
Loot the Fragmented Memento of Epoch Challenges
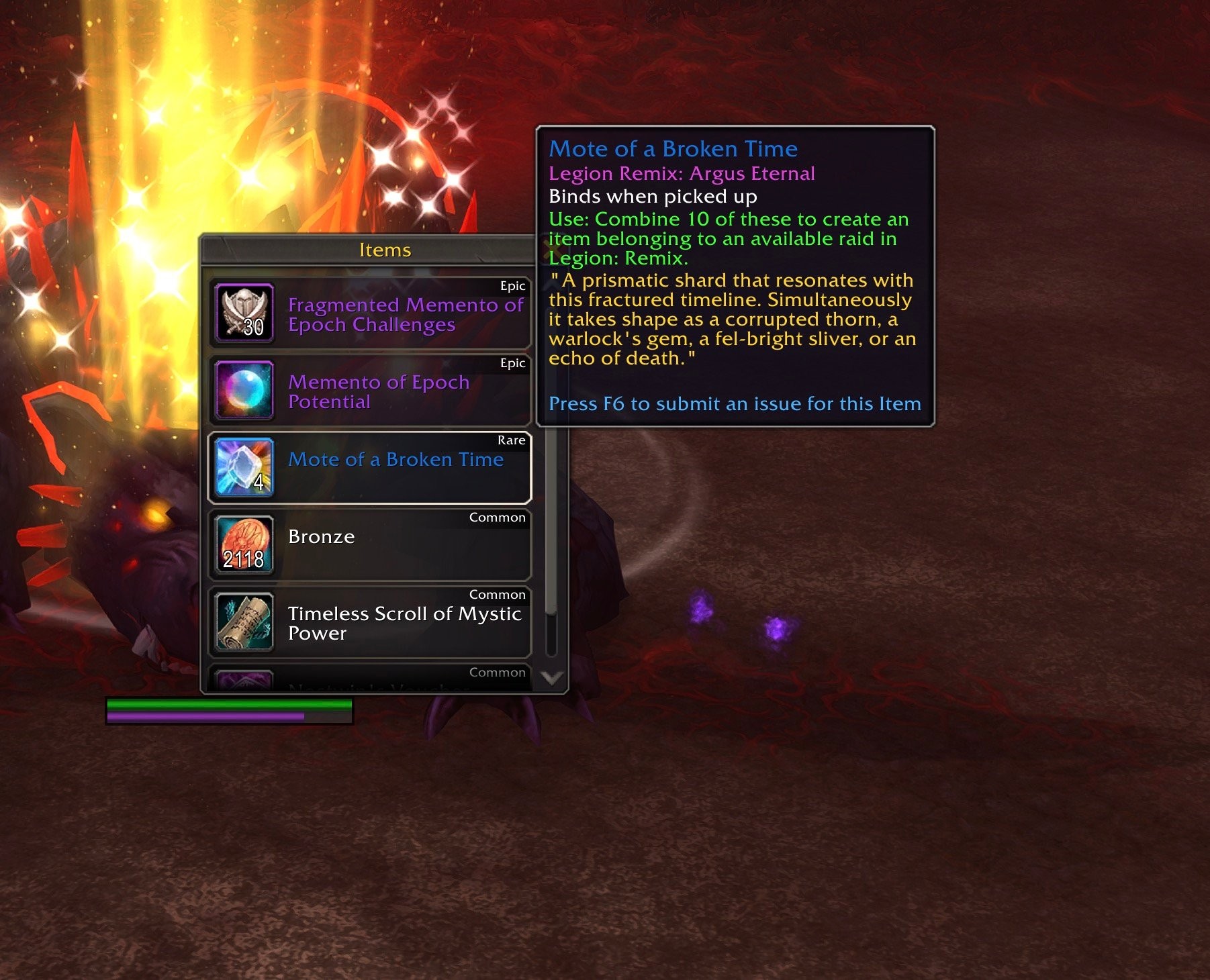[x=369, y=314]
